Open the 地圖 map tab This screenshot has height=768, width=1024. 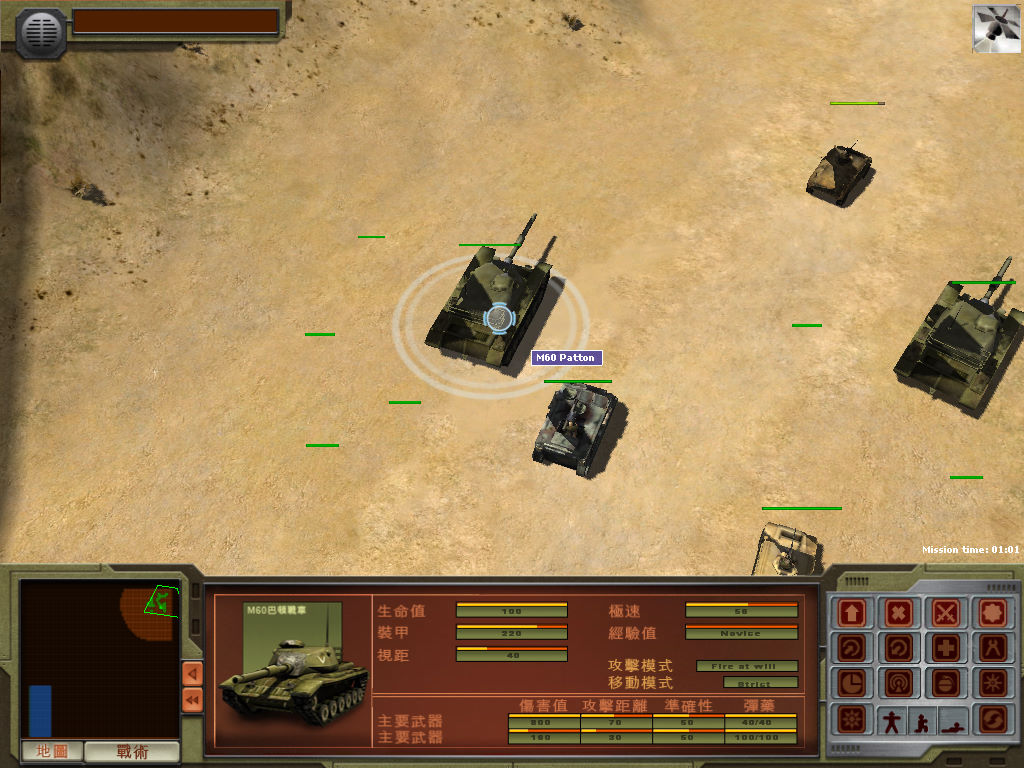pyautogui.click(x=52, y=751)
